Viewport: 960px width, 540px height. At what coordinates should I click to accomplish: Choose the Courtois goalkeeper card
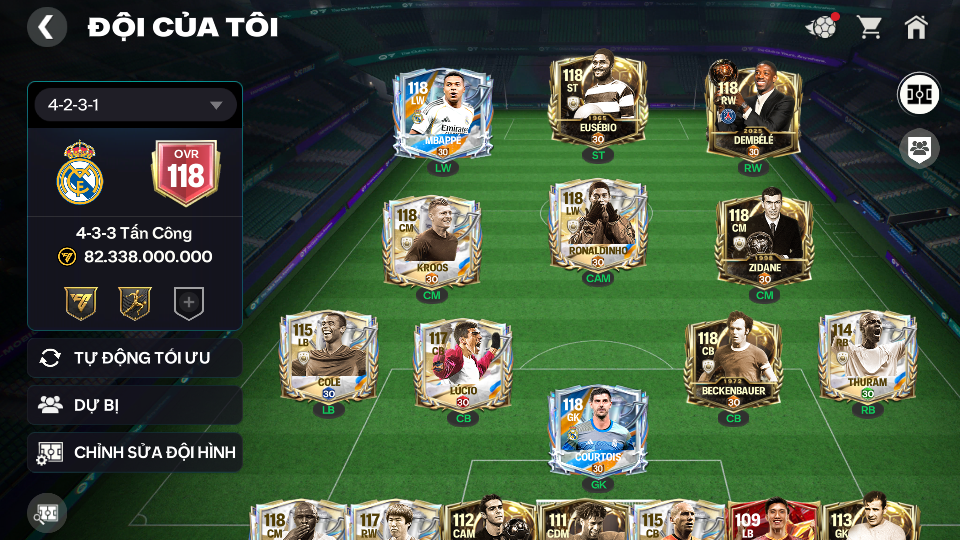point(598,431)
